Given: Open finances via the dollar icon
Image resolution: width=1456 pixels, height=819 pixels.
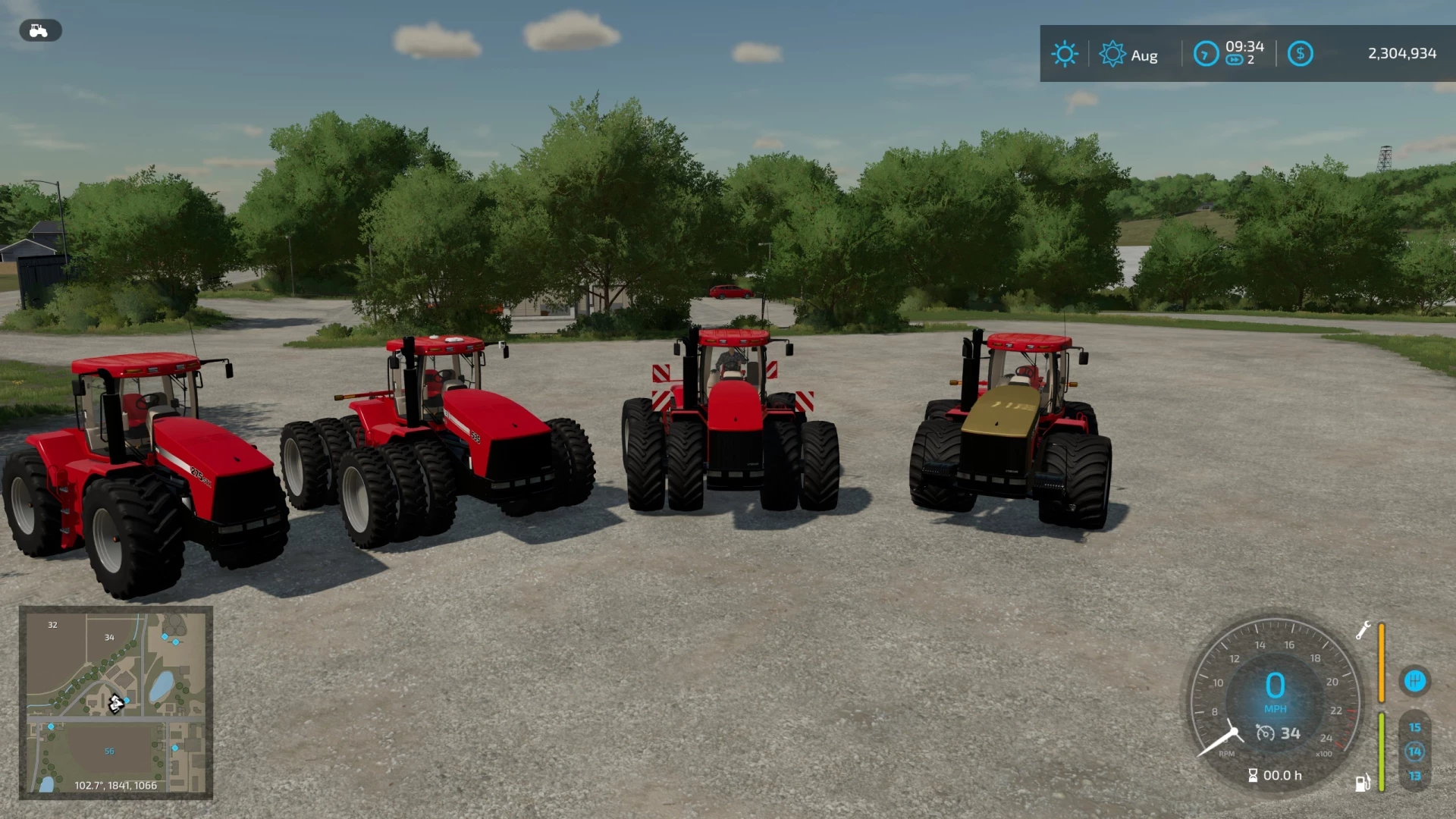Looking at the screenshot, I should (1300, 53).
